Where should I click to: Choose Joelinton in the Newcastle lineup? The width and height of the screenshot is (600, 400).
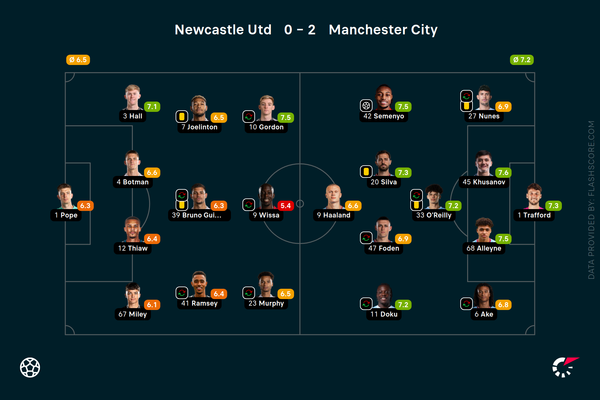(200, 106)
